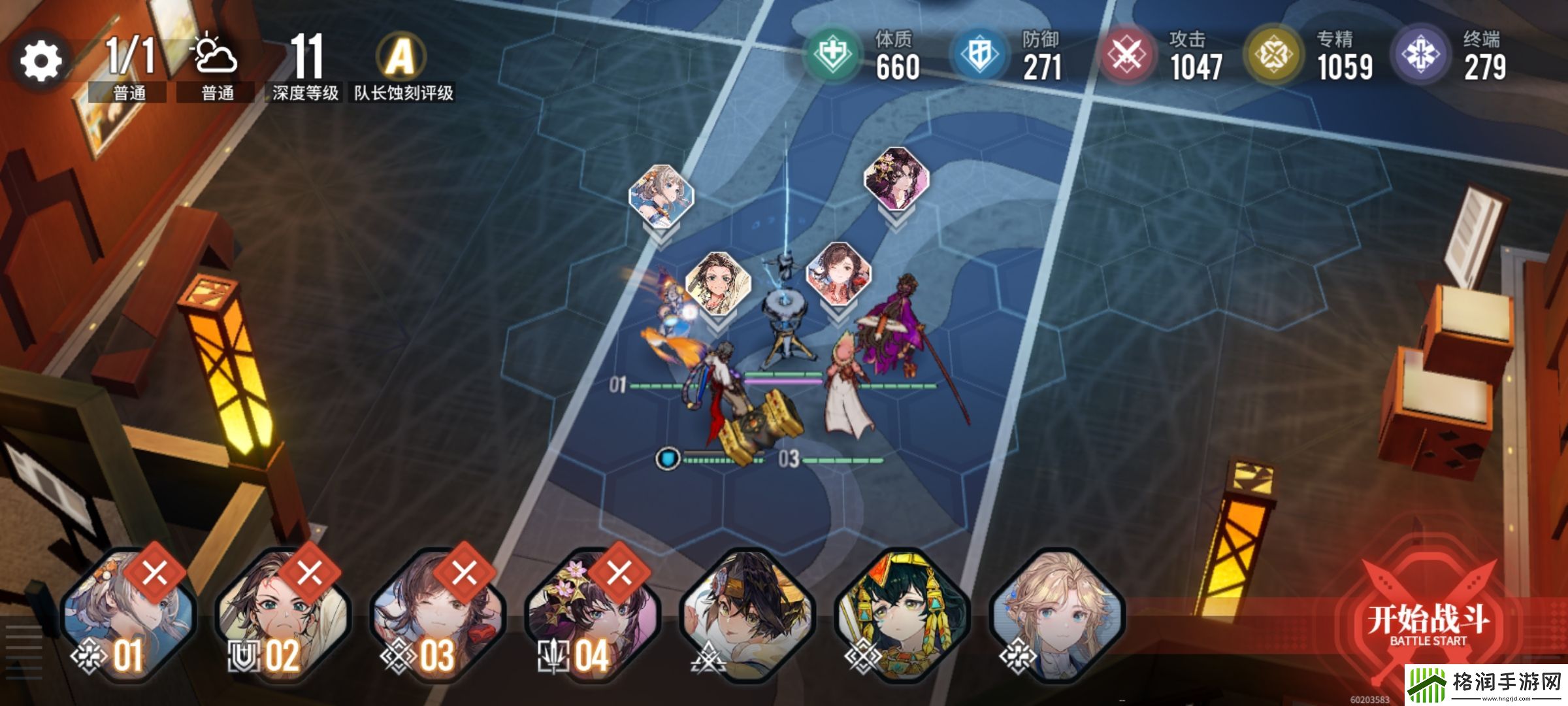Viewport: 1568px width, 706px height.
Task: View the captain etching rating A badge
Action: tap(400, 58)
